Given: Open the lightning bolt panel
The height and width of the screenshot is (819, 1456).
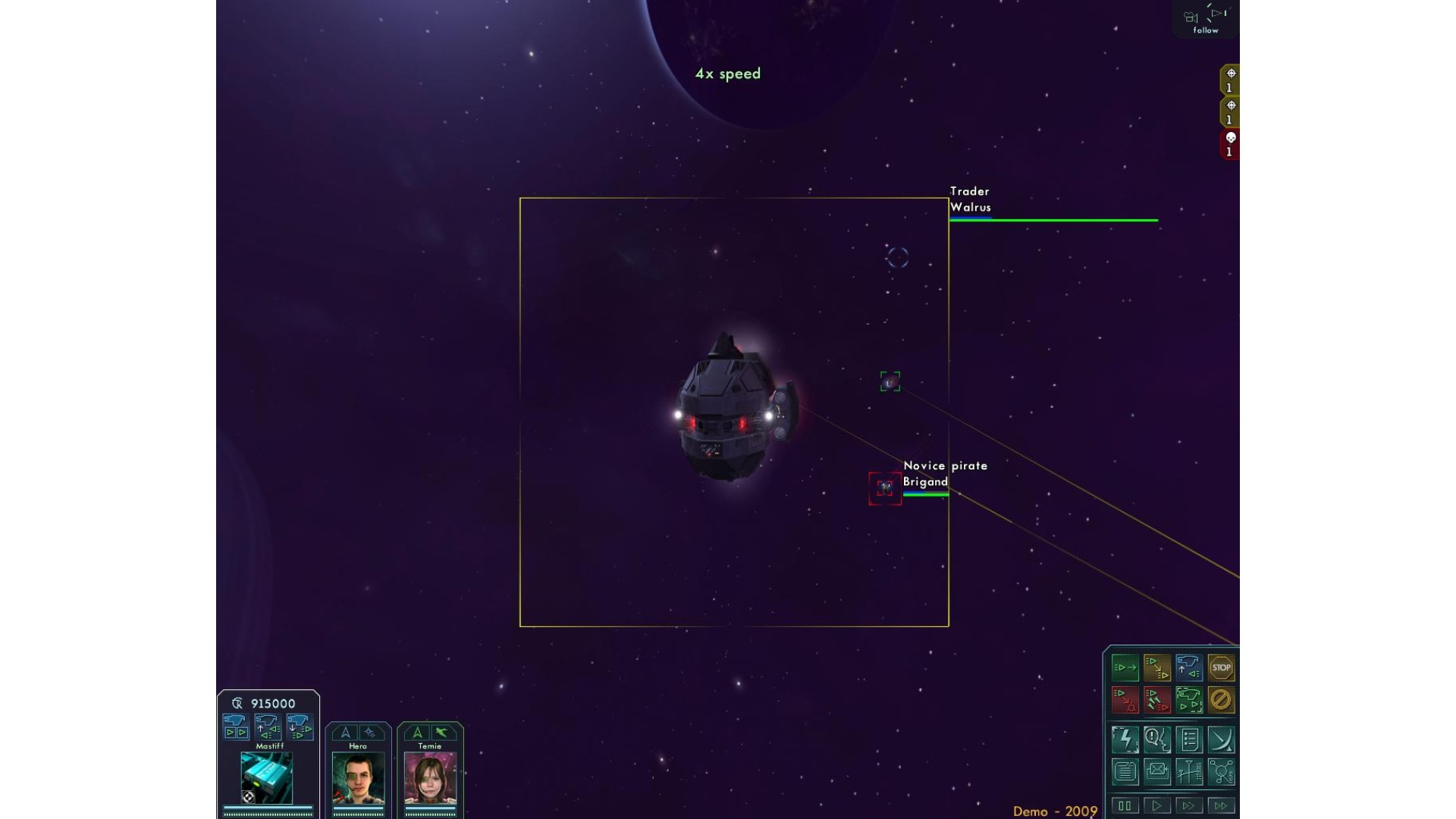Looking at the screenshot, I should (x=1125, y=739).
